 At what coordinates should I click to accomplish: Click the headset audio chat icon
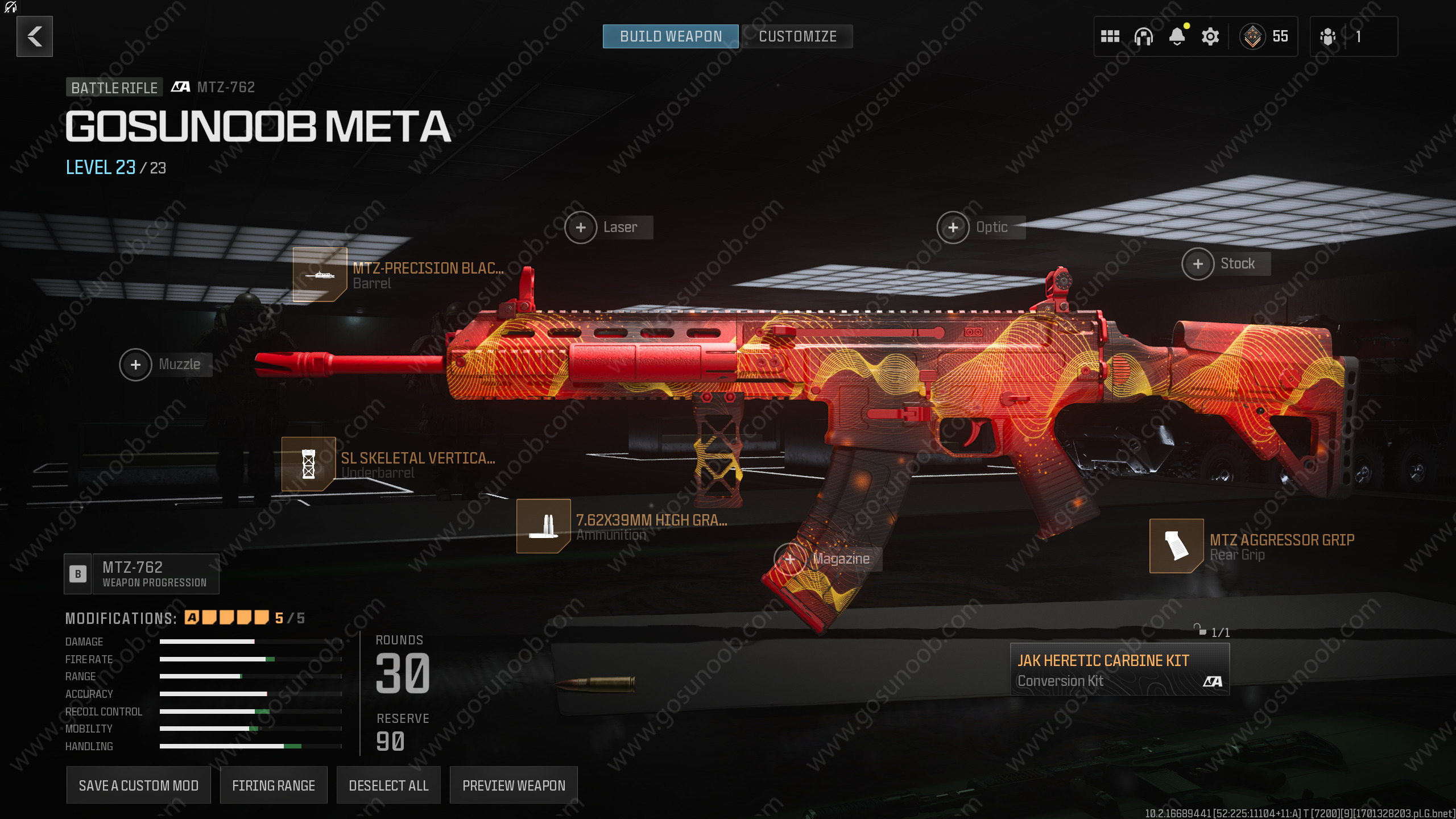(x=1143, y=36)
